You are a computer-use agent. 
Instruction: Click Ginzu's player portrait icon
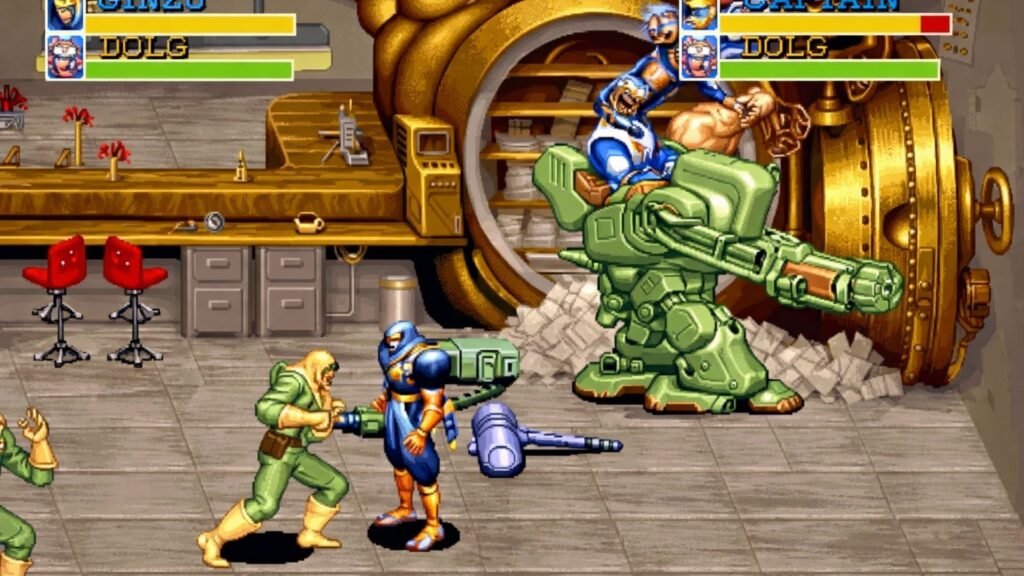(64, 14)
